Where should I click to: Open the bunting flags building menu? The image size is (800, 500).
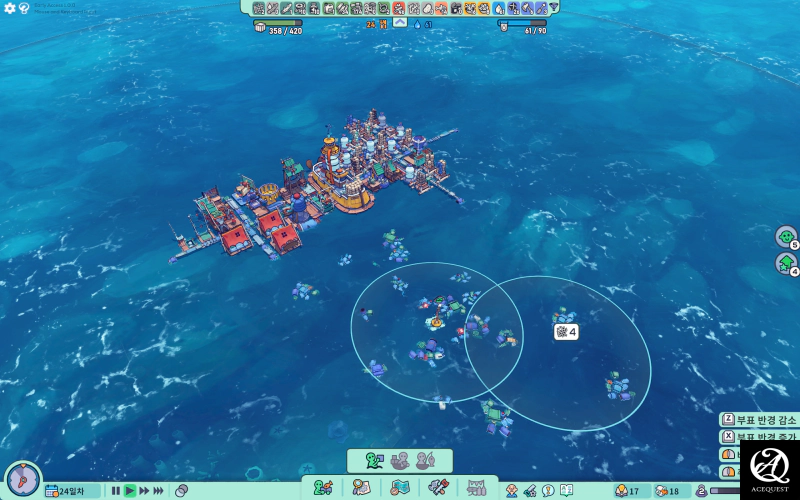point(476,488)
